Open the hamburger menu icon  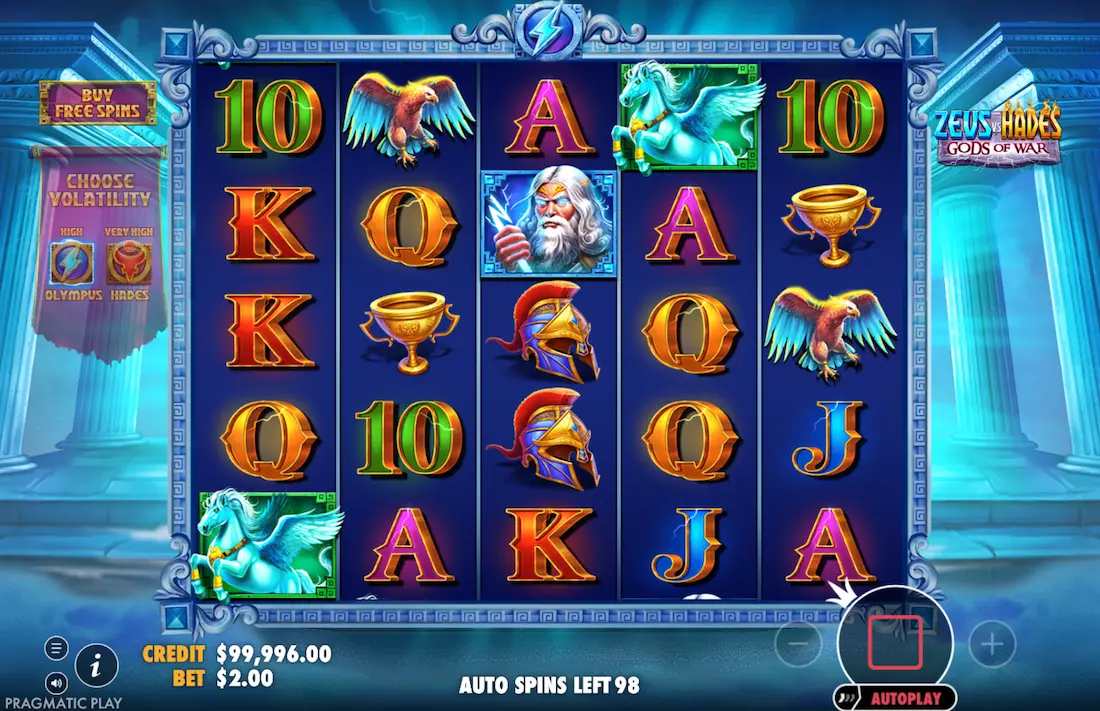(56, 648)
